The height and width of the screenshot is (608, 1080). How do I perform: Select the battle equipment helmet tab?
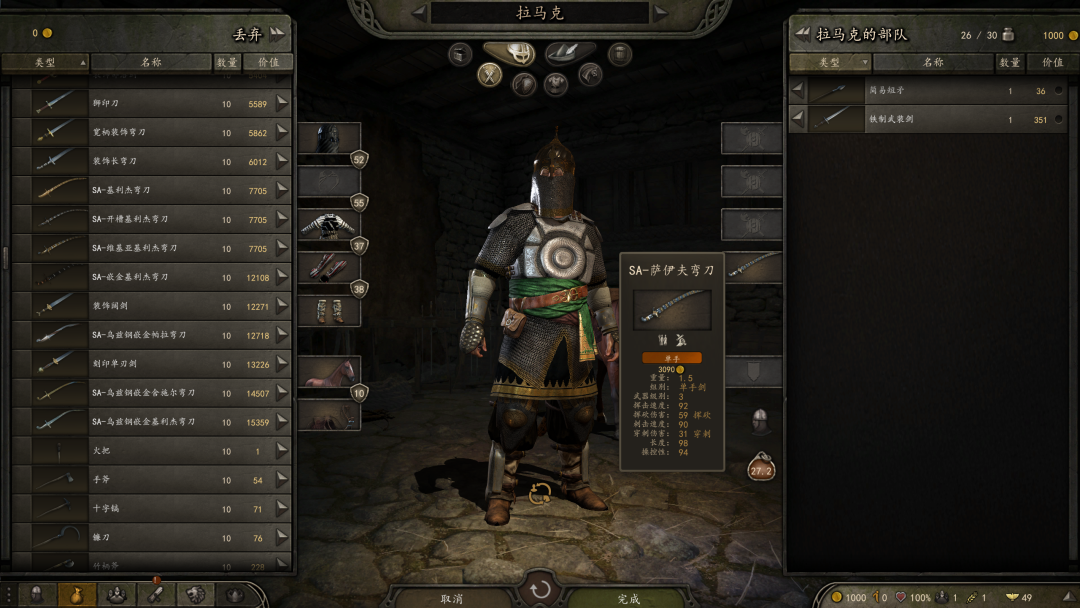tap(522, 53)
